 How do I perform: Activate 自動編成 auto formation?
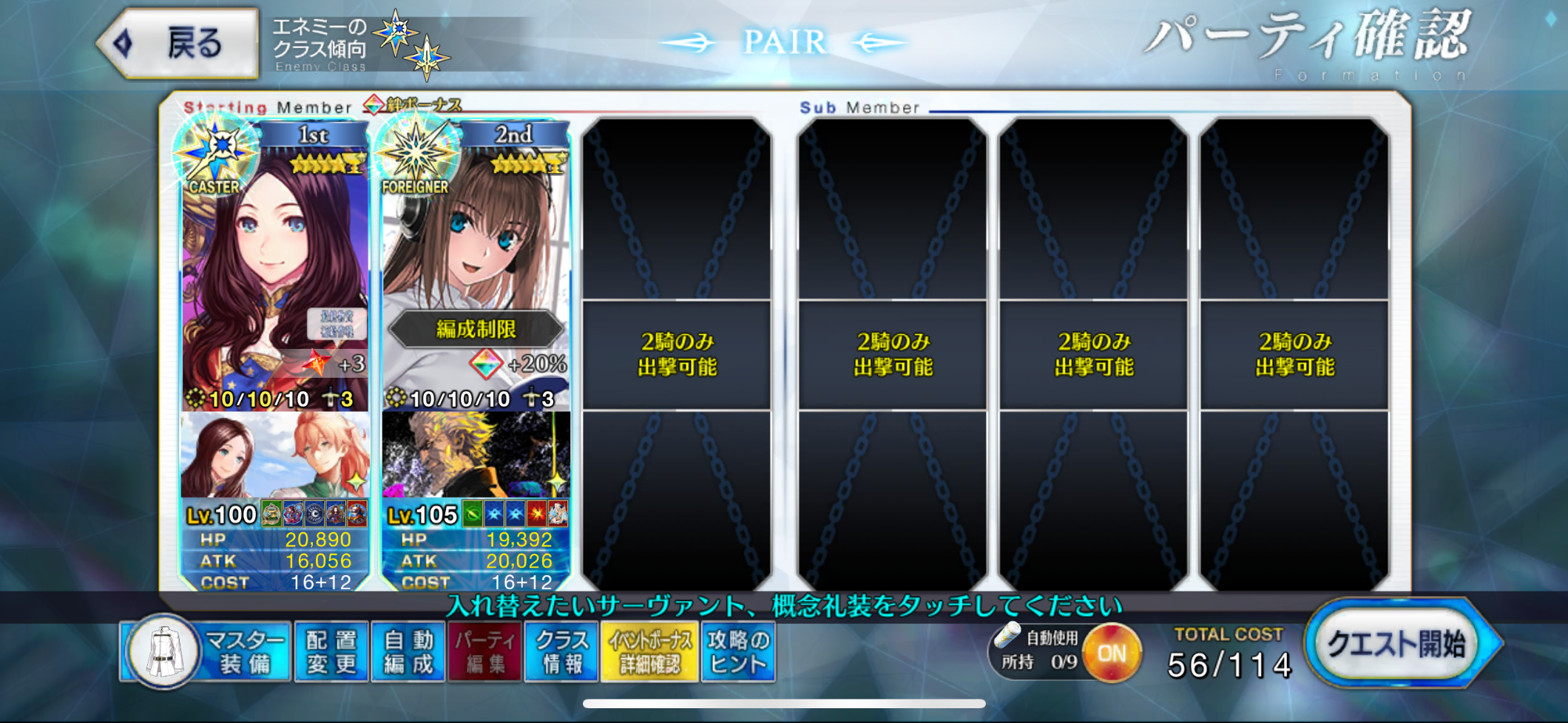[x=408, y=652]
